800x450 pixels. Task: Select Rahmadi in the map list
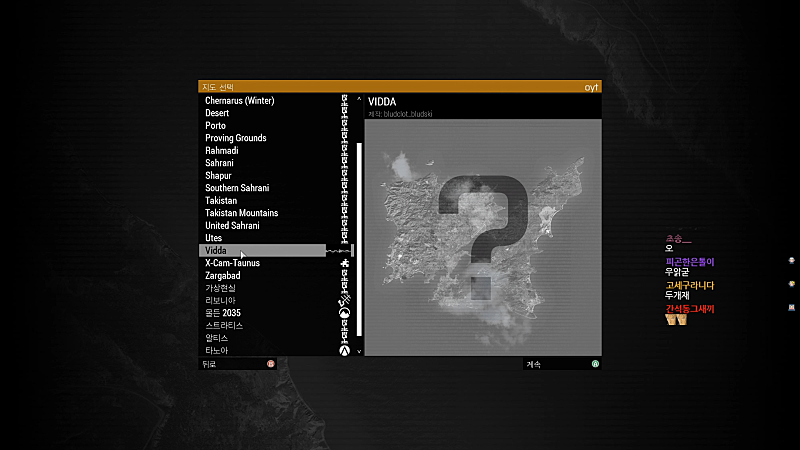223,151
